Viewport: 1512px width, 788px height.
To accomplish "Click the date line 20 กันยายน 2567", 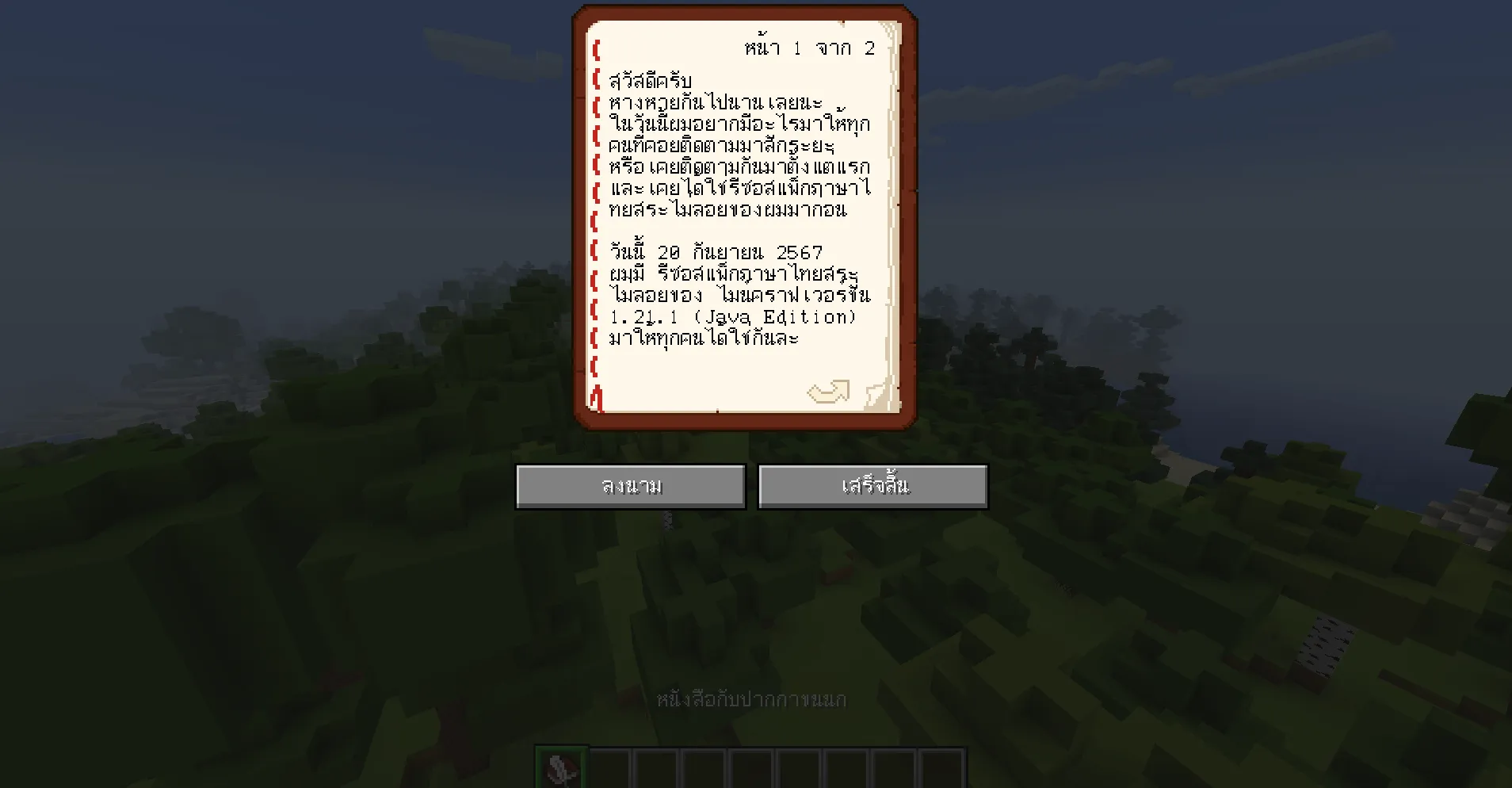I will pos(717,251).
